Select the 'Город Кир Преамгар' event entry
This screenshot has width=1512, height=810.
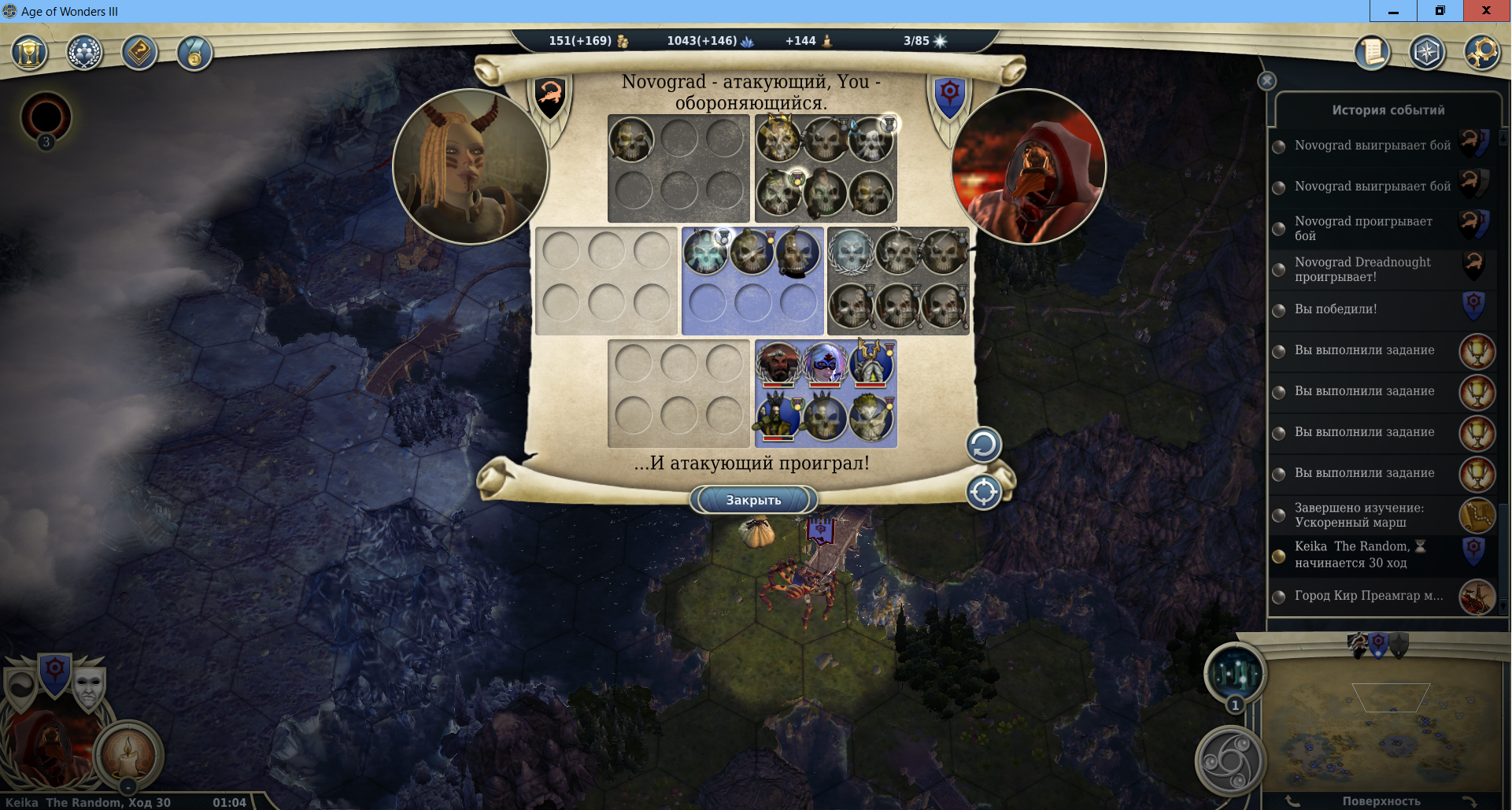(1368, 596)
